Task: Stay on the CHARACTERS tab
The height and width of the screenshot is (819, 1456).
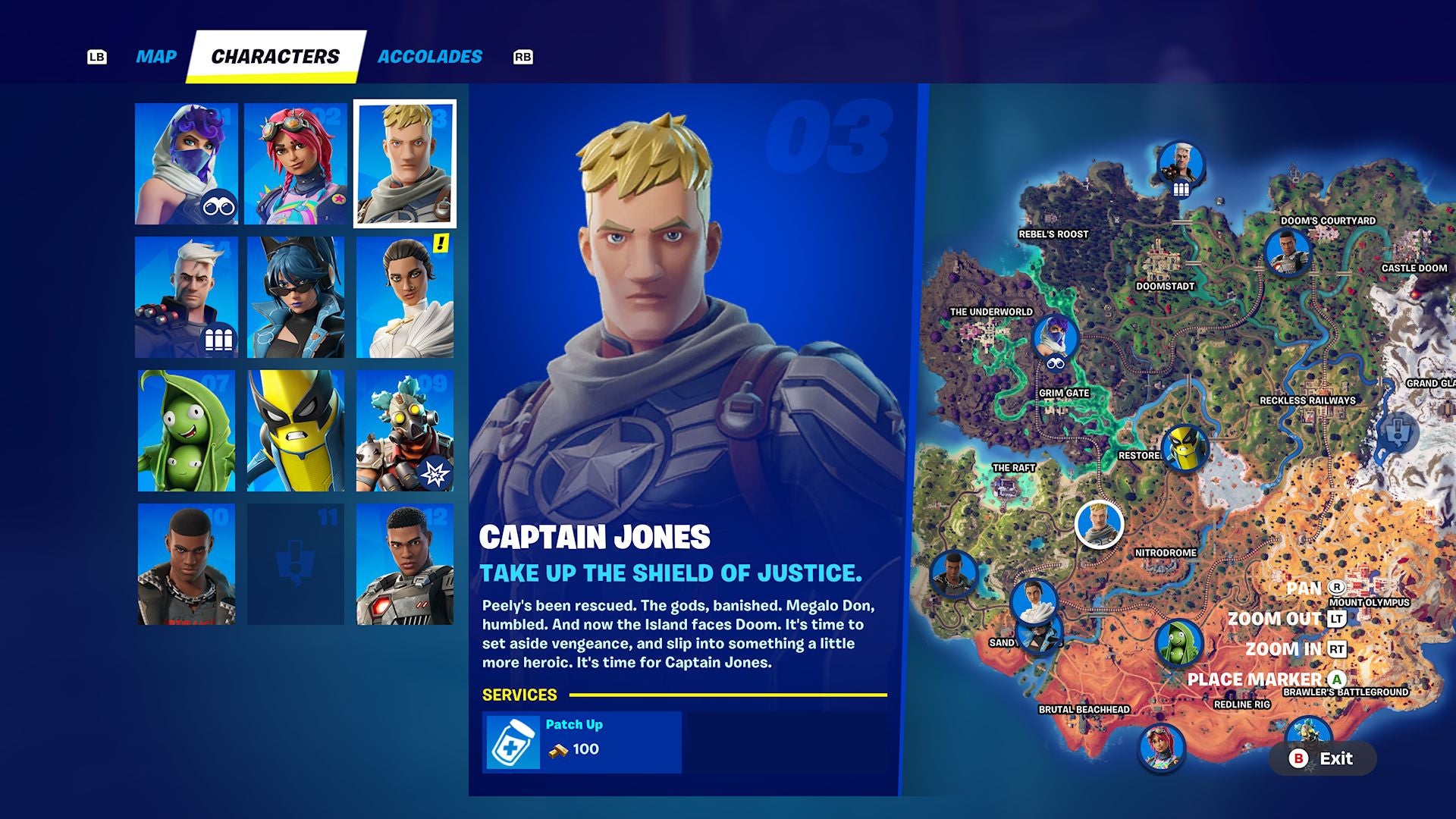Action: [276, 55]
